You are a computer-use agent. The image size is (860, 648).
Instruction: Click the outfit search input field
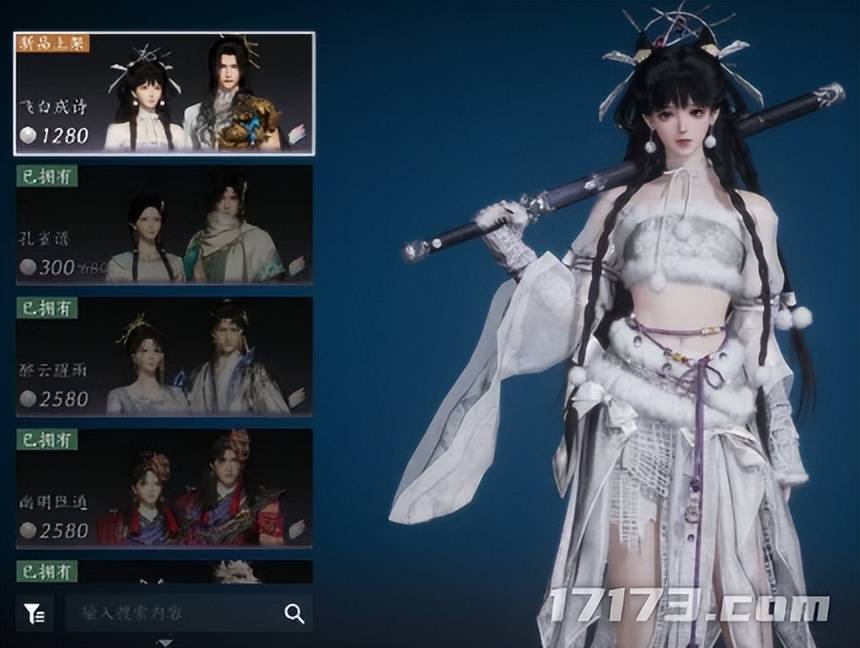[170, 614]
